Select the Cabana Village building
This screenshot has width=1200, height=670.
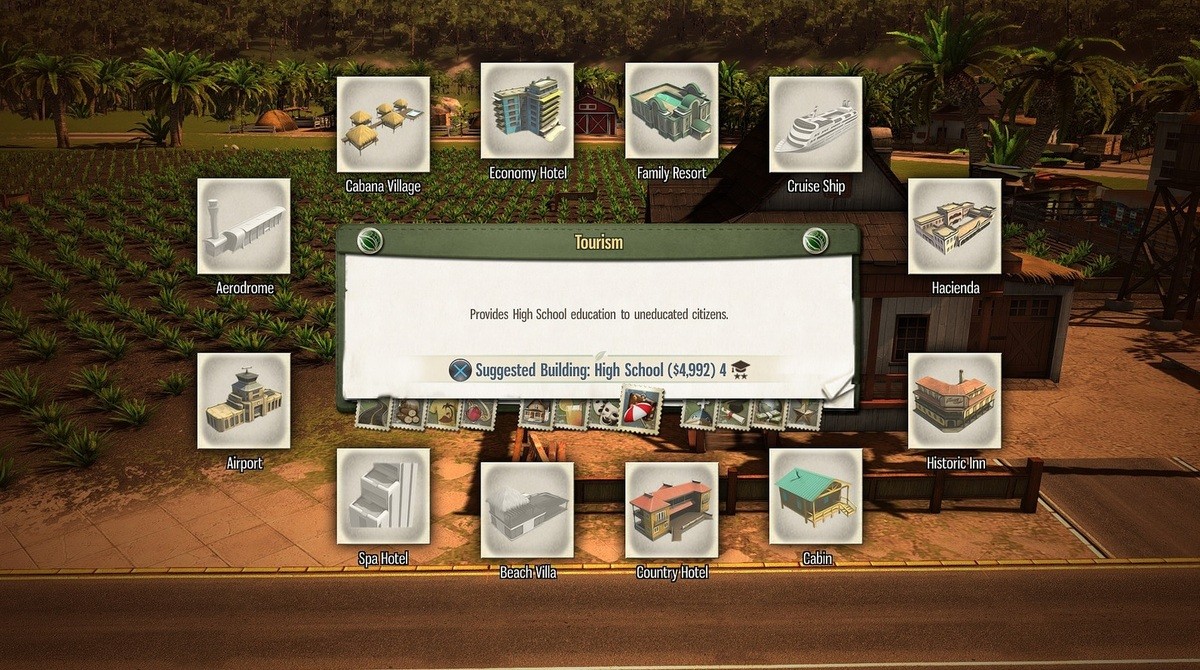(383, 124)
